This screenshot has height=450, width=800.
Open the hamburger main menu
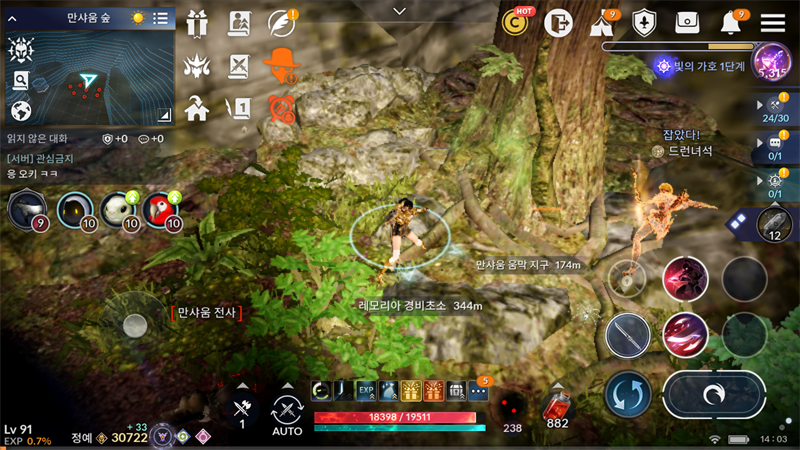pyautogui.click(x=773, y=23)
